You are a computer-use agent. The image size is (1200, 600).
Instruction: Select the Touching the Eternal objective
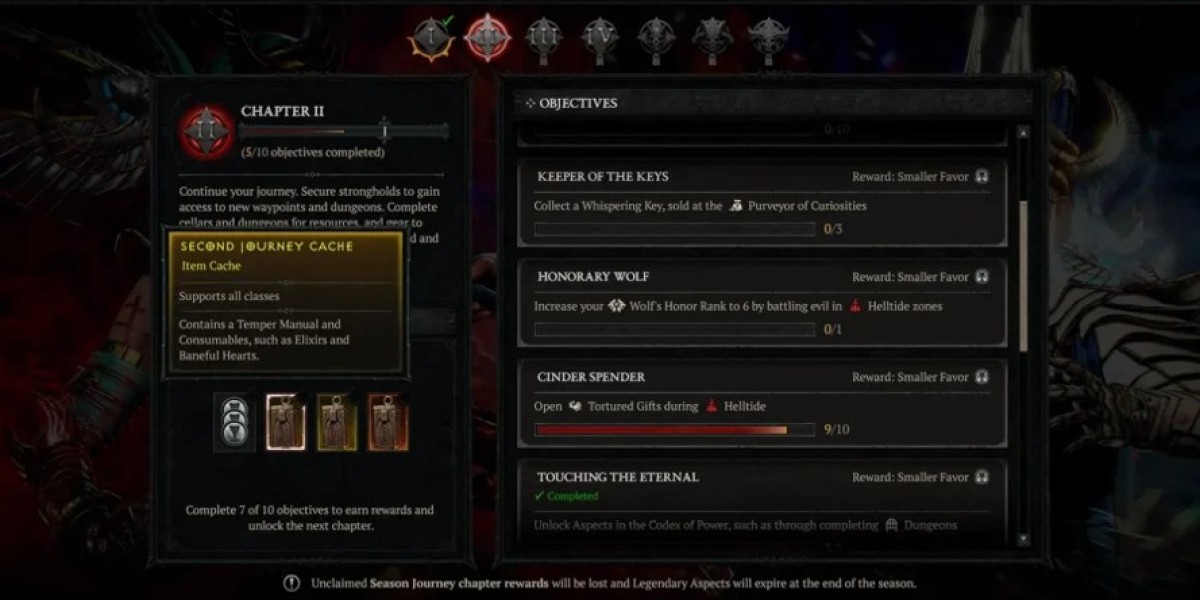(x=762, y=497)
